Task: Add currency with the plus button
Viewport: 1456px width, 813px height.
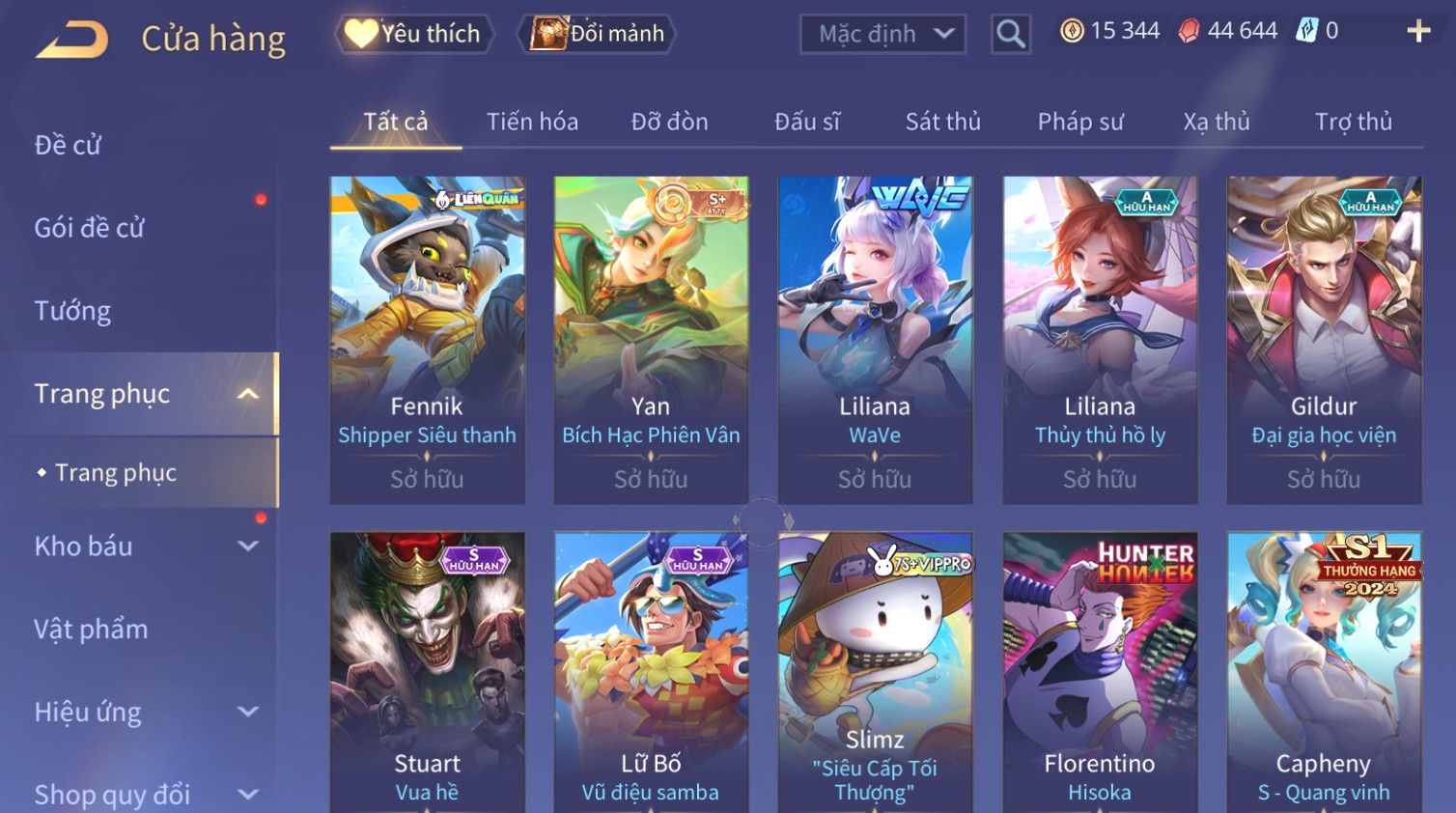Action: click(x=1417, y=32)
